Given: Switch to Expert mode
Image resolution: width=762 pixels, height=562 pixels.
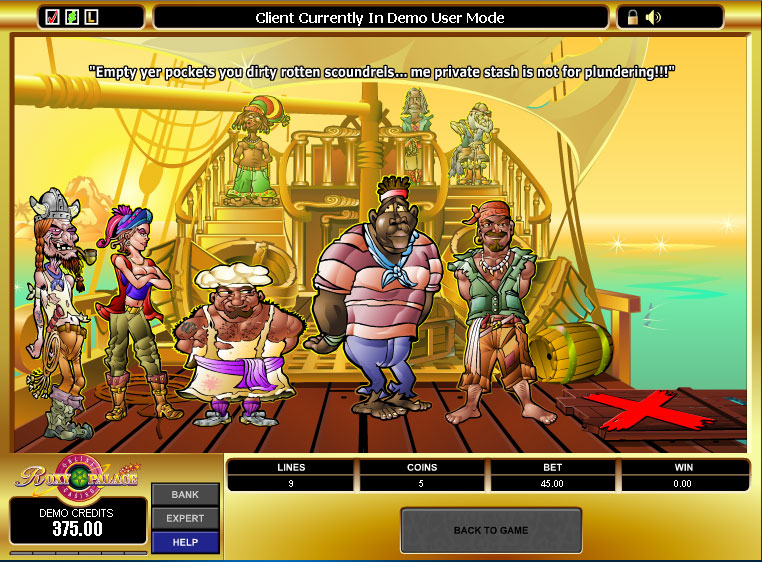Looking at the screenshot, I should pyautogui.click(x=185, y=518).
